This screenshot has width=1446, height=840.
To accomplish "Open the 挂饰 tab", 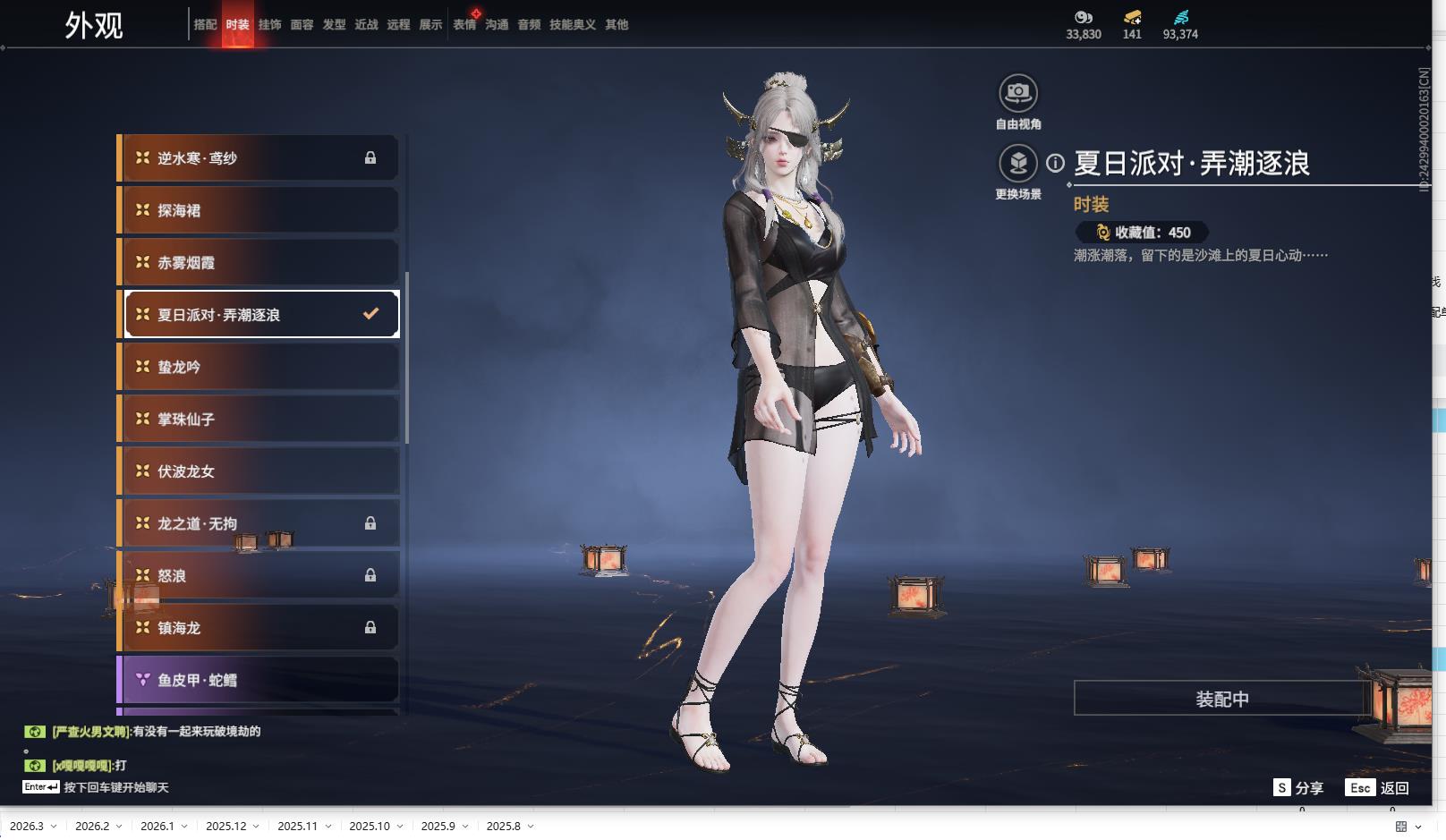I will pos(269,25).
